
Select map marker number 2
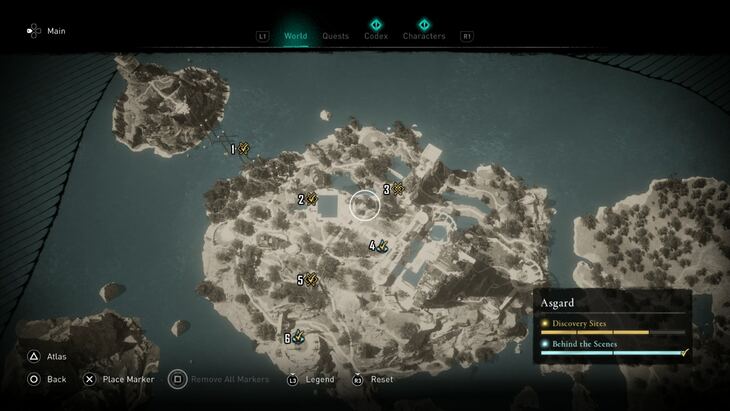coord(309,199)
